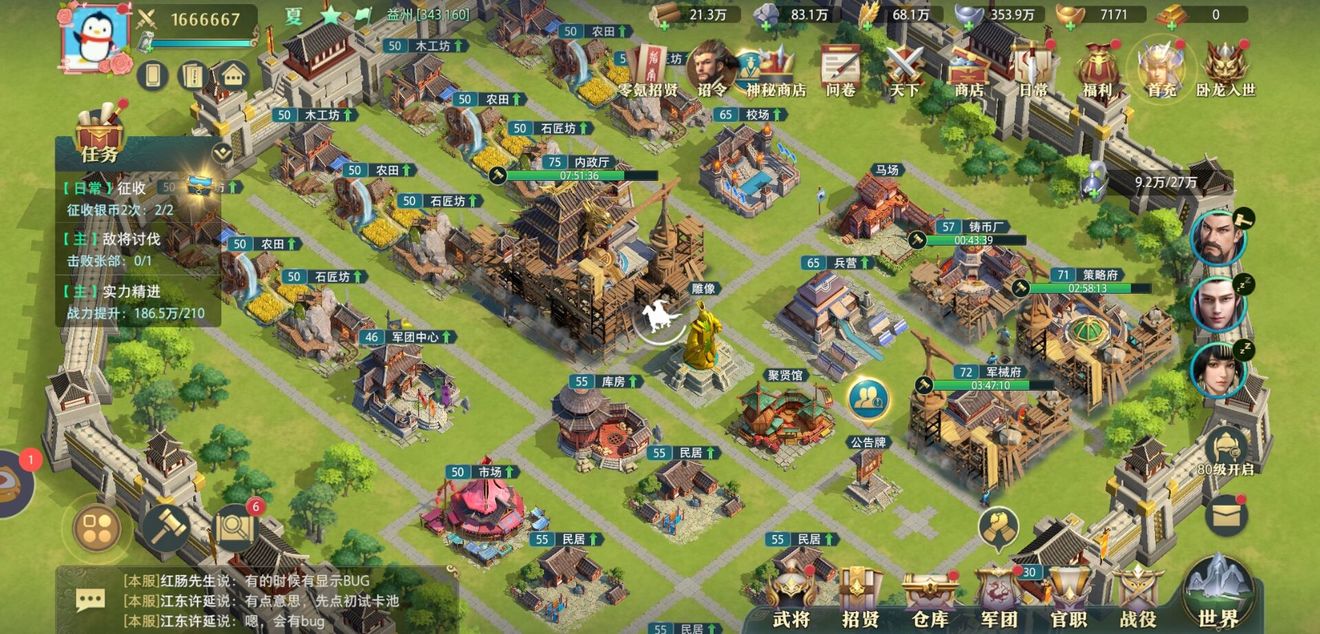The width and height of the screenshot is (1320, 634).
Task: Open the 首充 first recharge offer
Action: 1161,70
